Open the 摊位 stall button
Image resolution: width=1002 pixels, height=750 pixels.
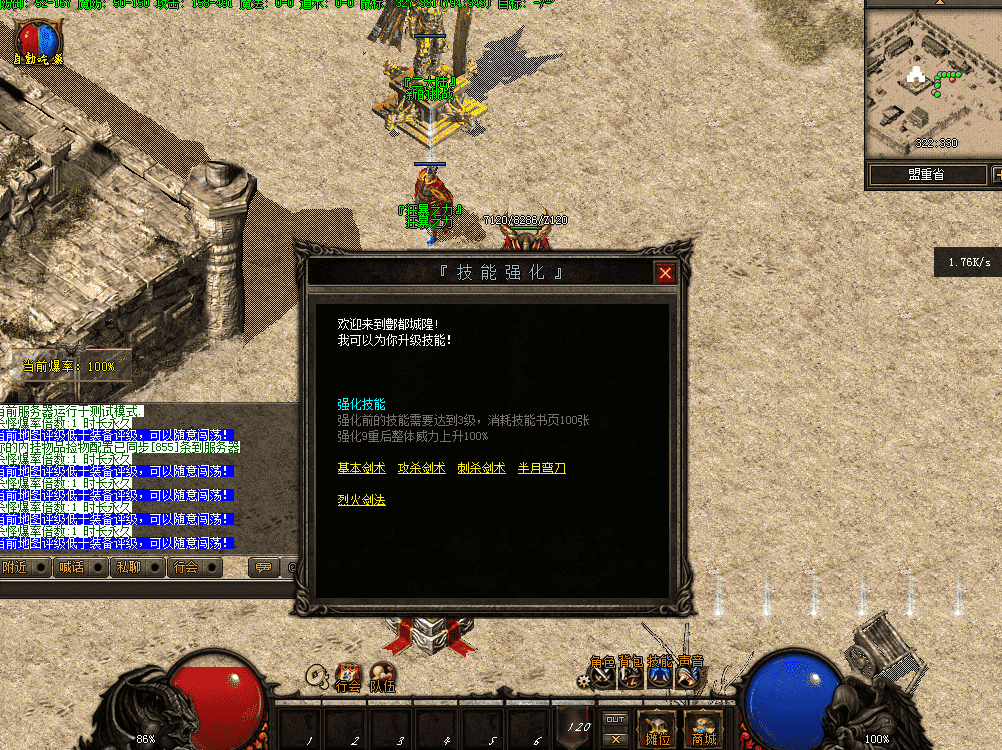tap(658, 727)
